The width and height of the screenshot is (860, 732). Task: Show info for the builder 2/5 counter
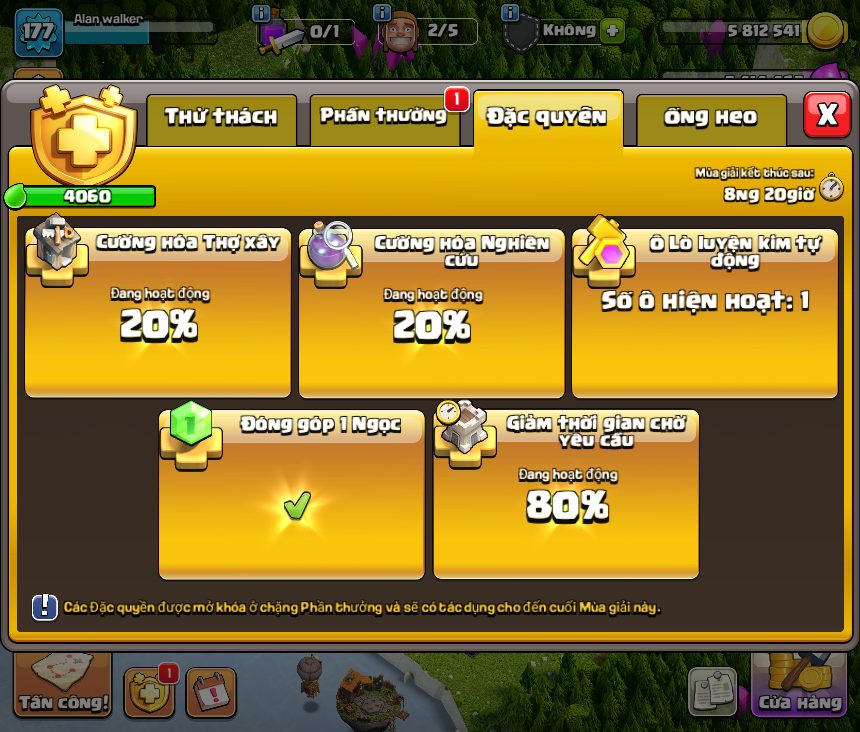pos(382,14)
